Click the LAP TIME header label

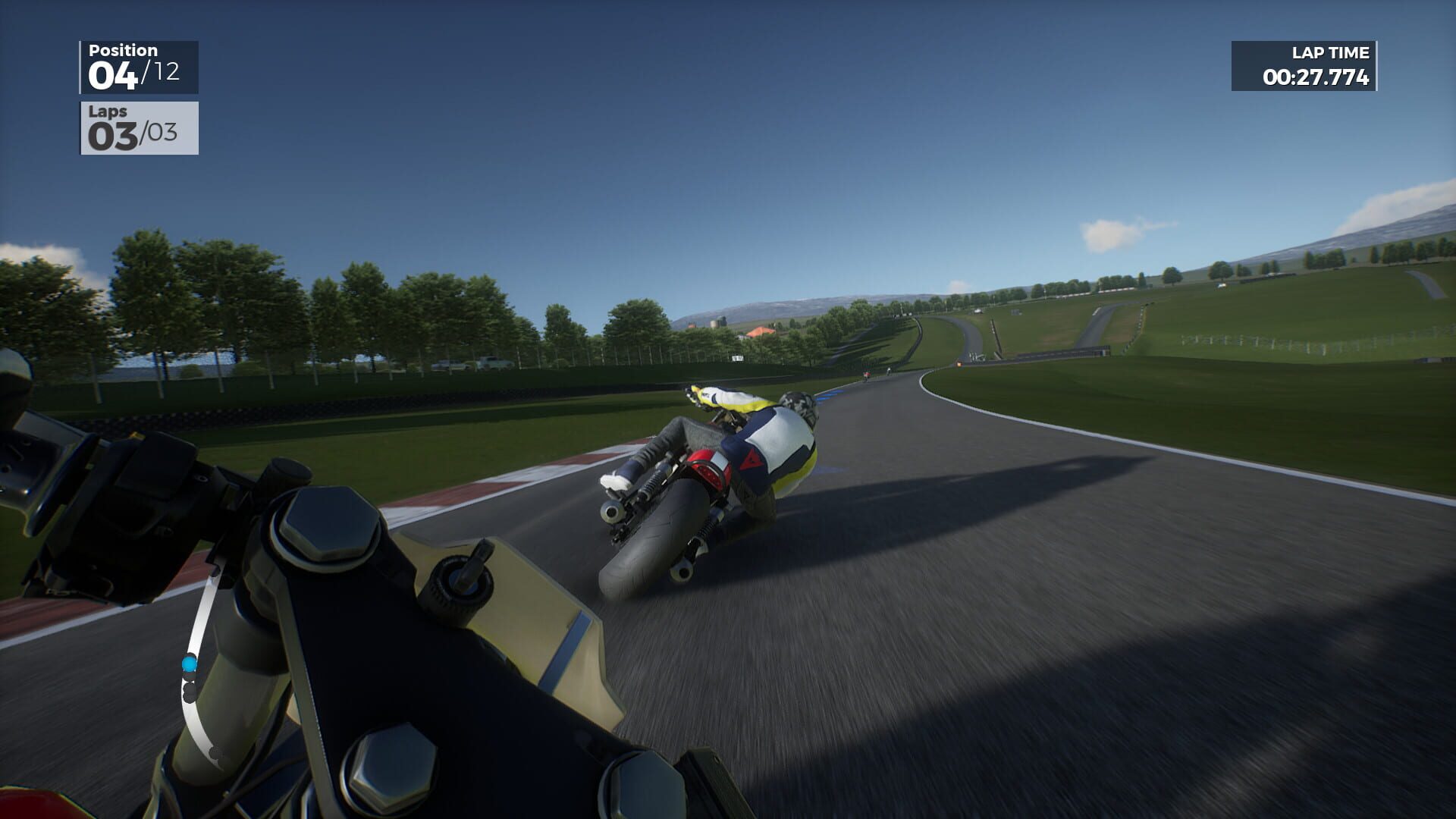[x=1328, y=53]
